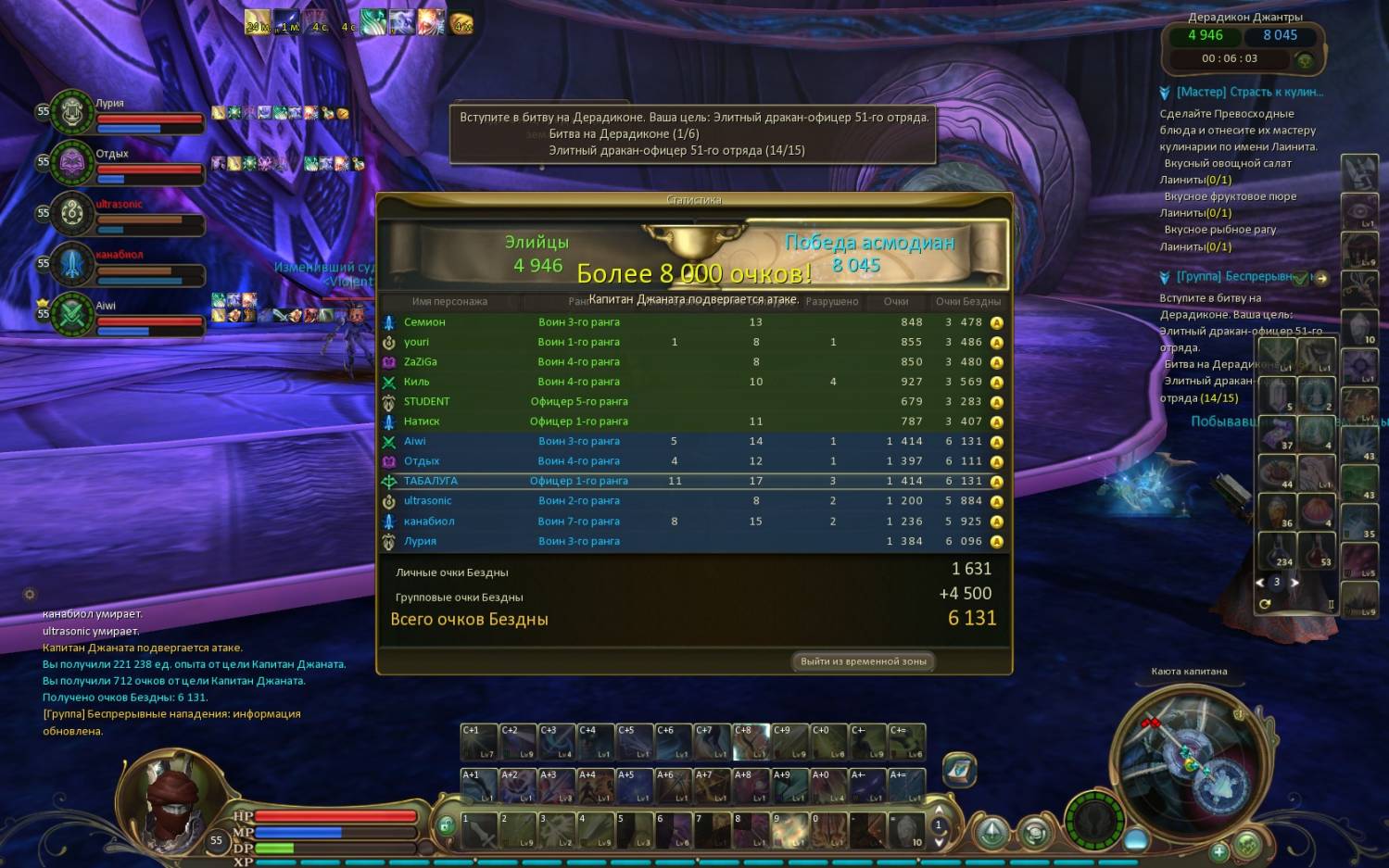The image size is (1389, 868).
Task: Choose the STUDENT row in the statistics list
Action: 426,402
